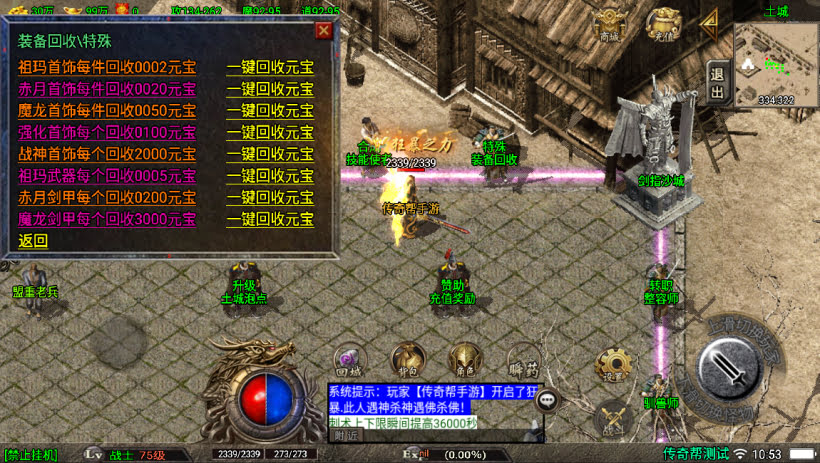Recycle 魔龙首饰 jewelry for 0050 元宝

[x=270, y=111]
